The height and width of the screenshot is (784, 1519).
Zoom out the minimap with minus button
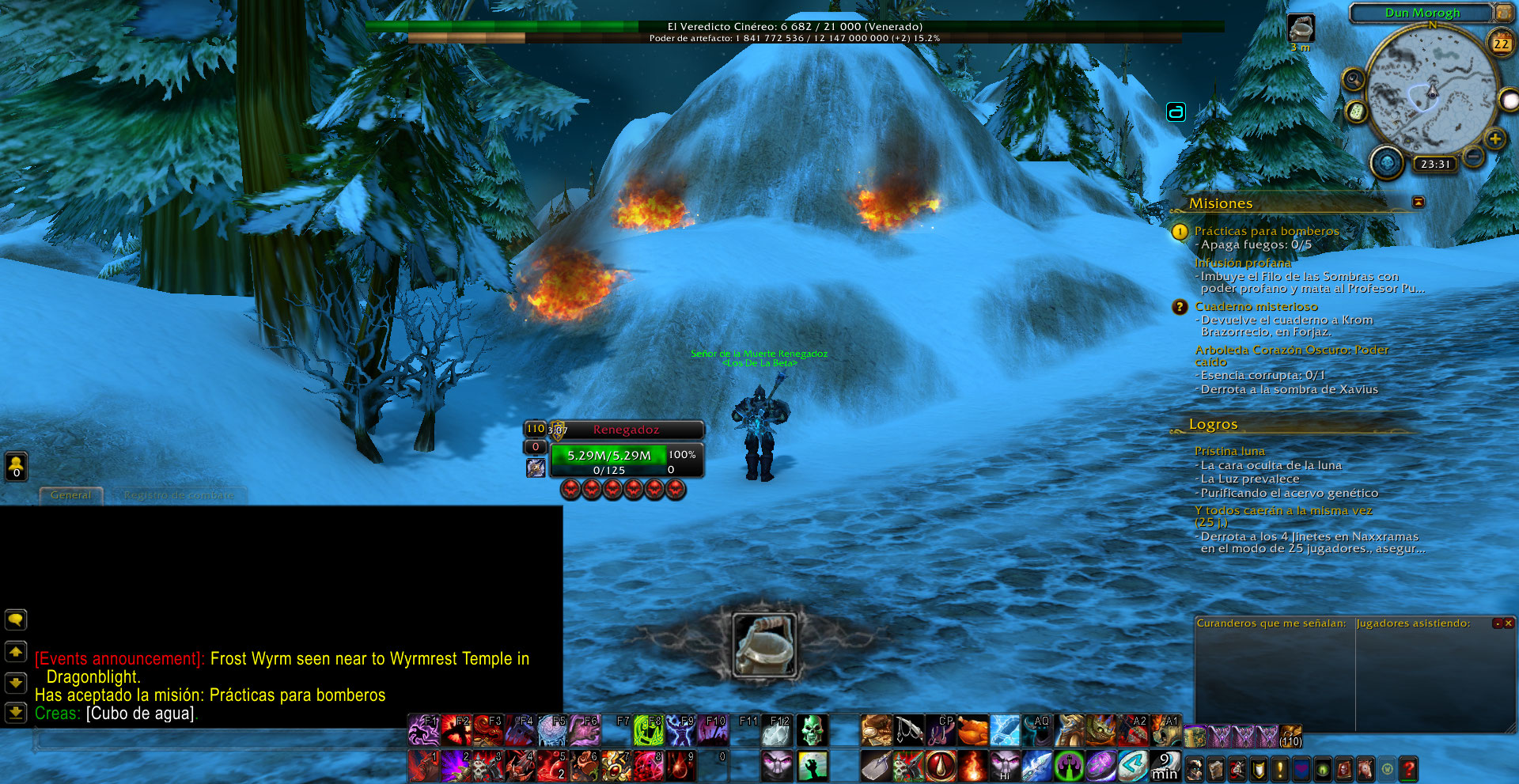point(1473,157)
